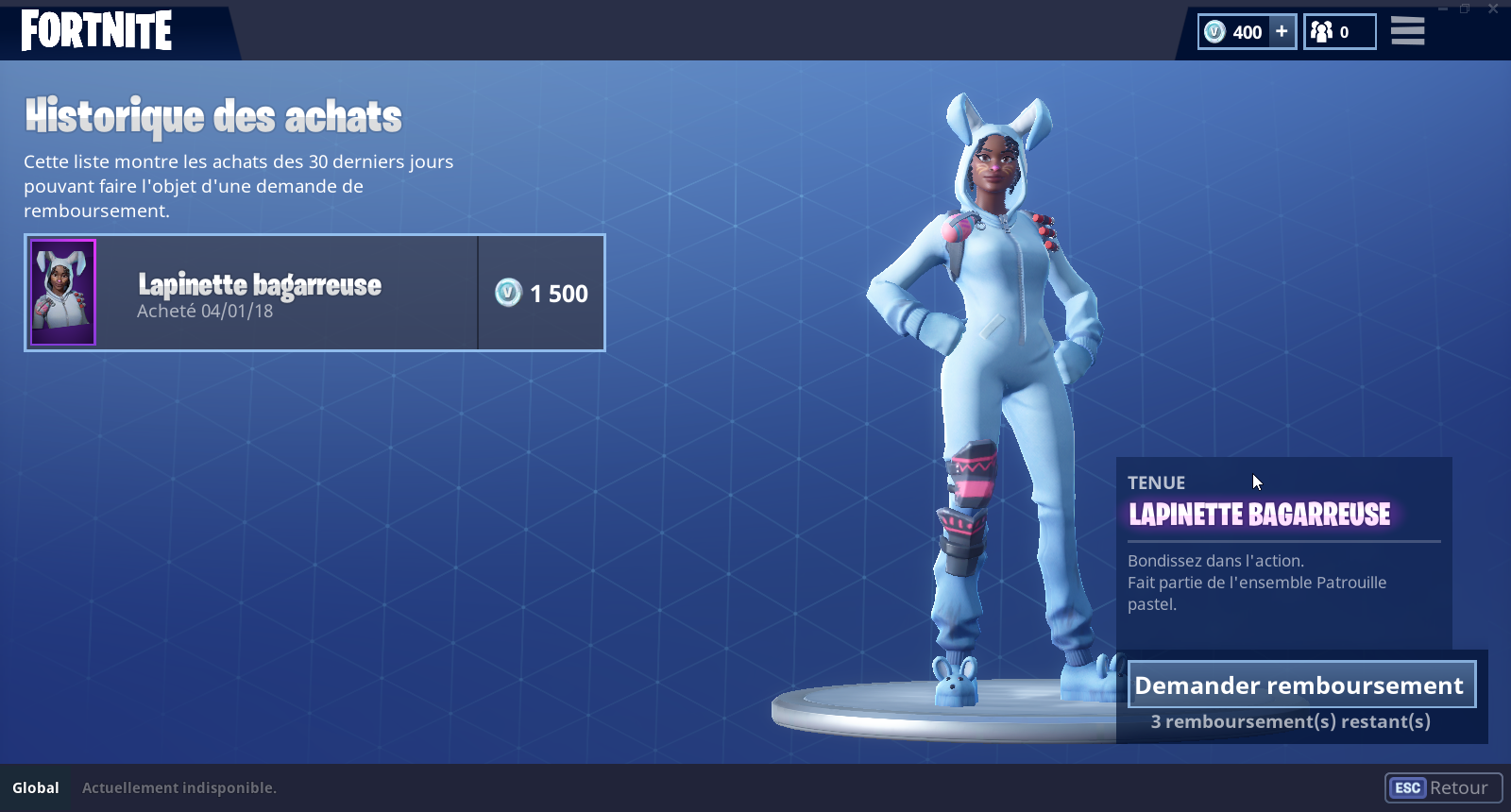The image size is (1511, 812).
Task: Click the V-Bucks coin icon in the top bar
Action: coord(1214,31)
